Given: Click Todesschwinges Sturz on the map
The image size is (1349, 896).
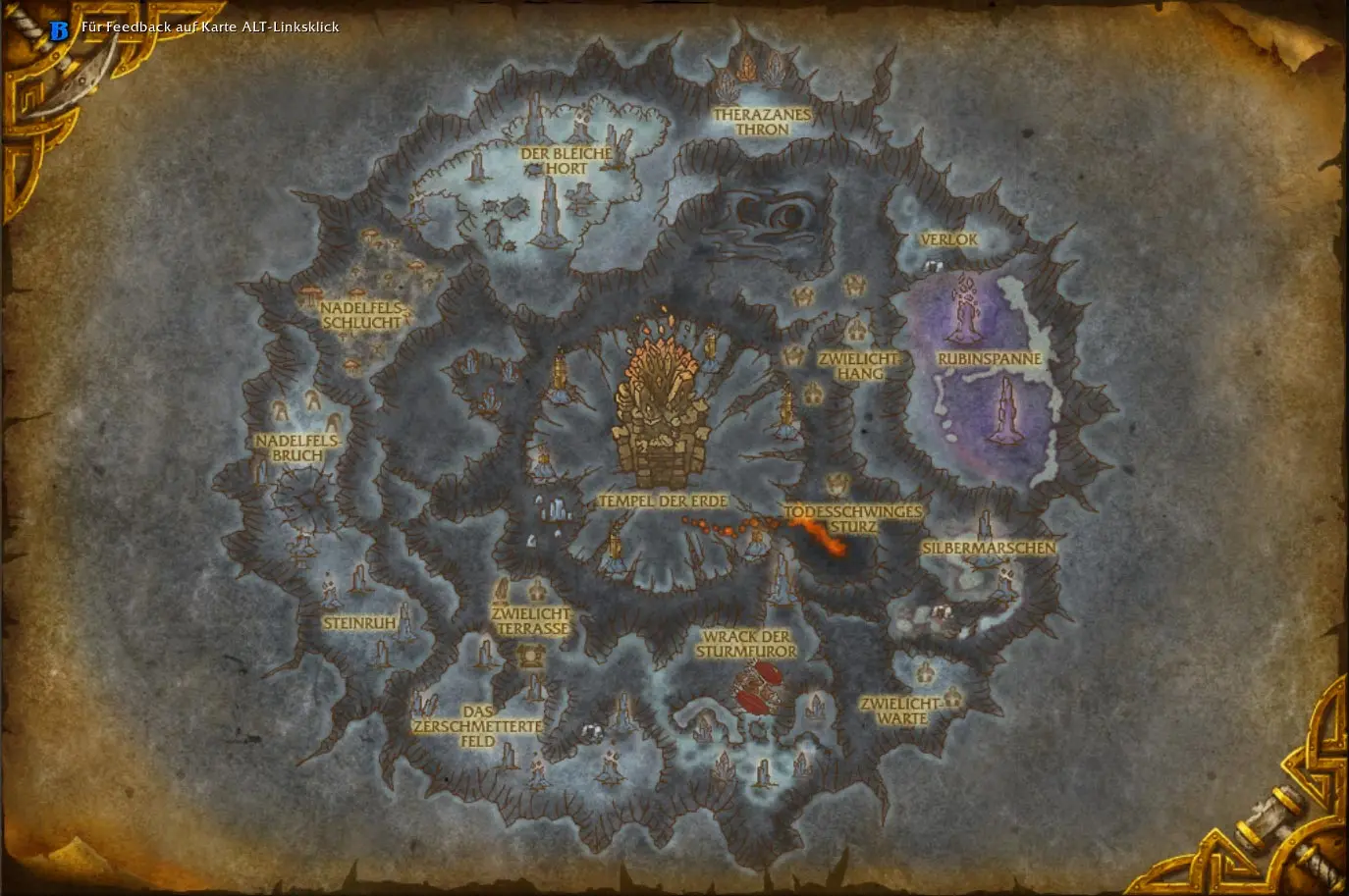Looking at the screenshot, I should pos(852,519).
